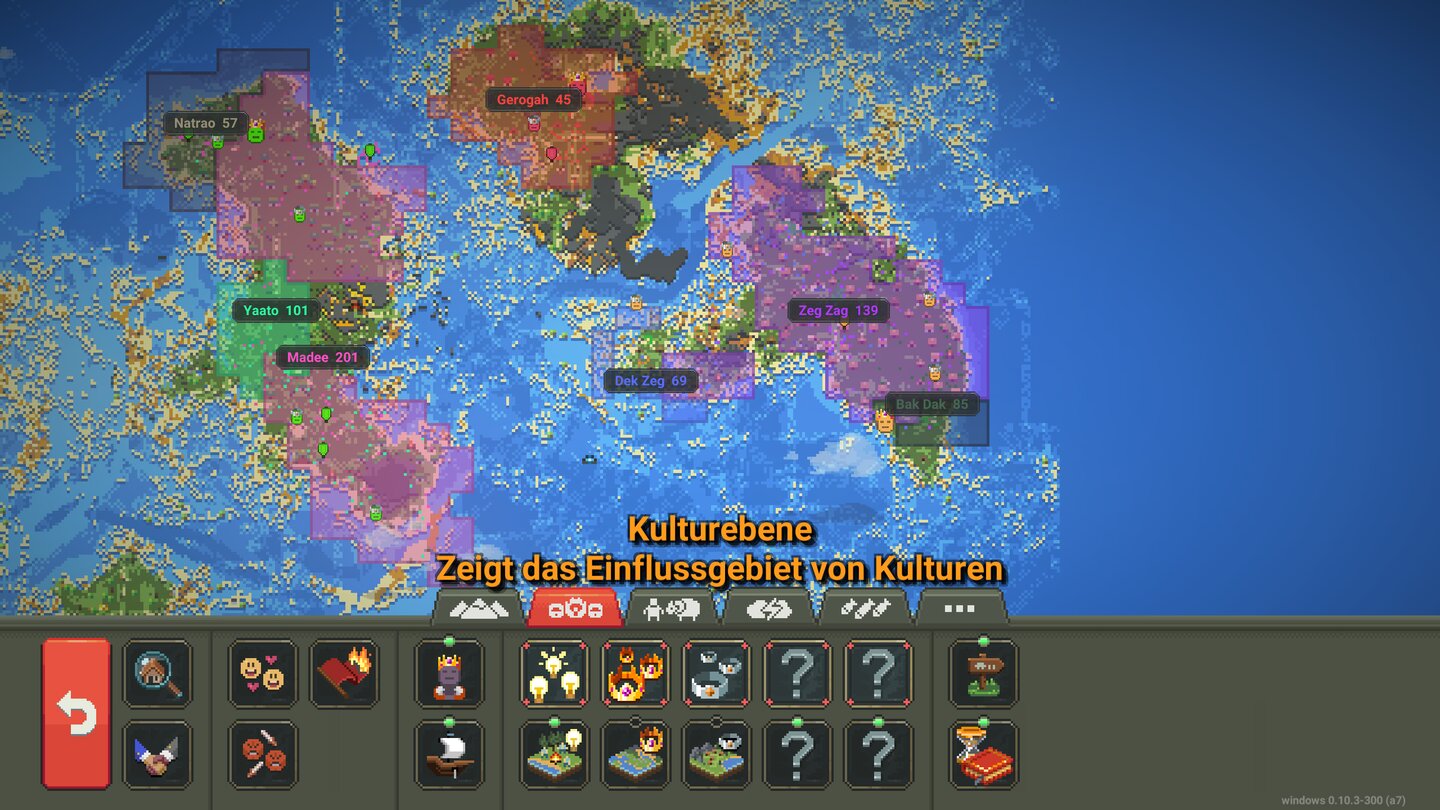
Task: Switch to the humans and animals tab
Action: click(x=672, y=607)
